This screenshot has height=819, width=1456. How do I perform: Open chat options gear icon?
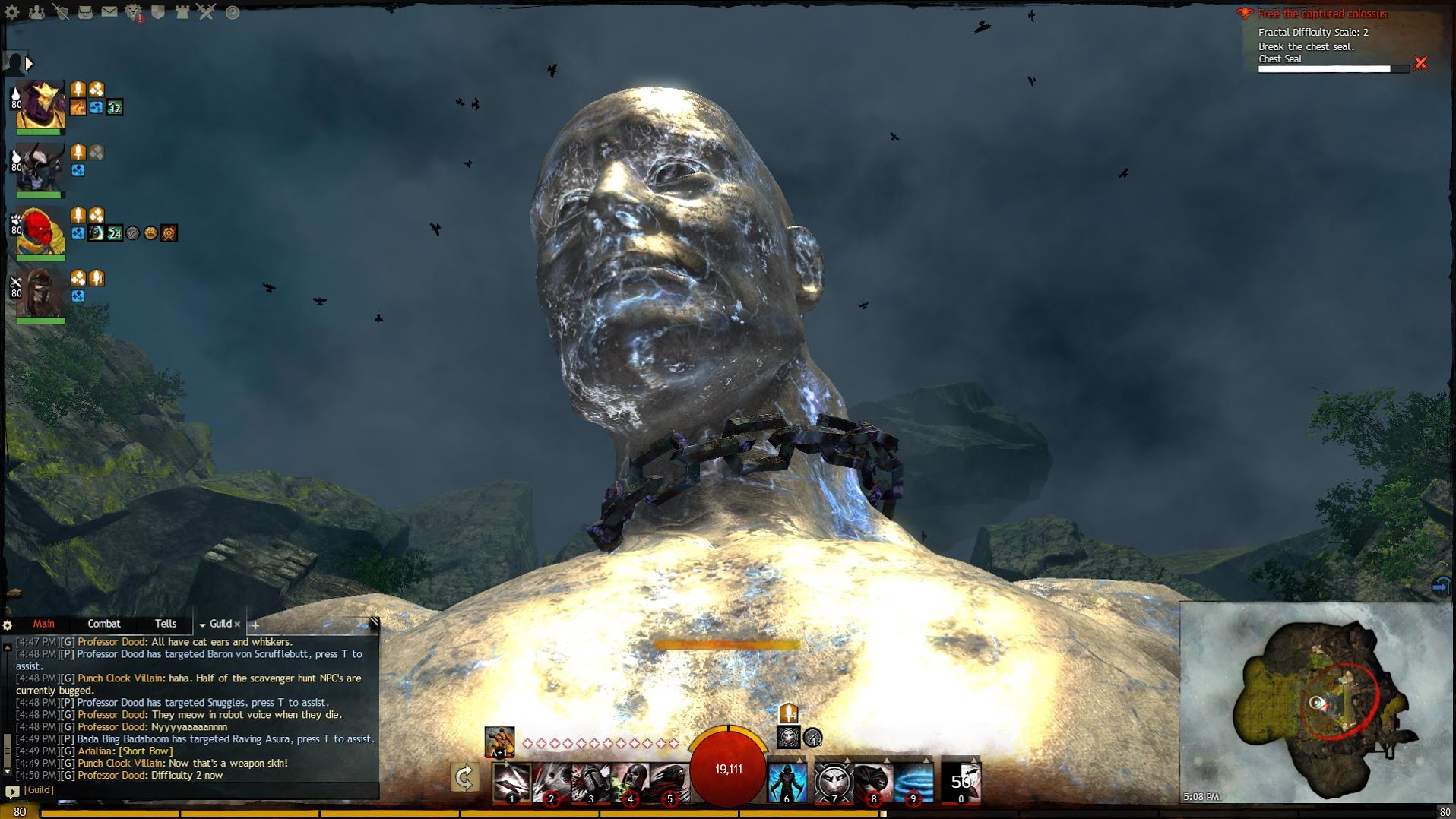pyautogui.click(x=8, y=625)
